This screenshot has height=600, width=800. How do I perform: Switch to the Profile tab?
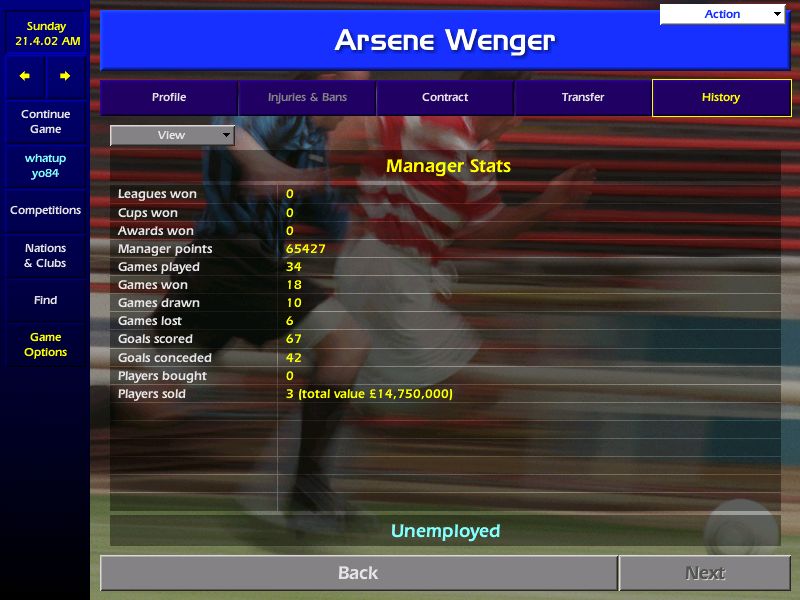169,98
